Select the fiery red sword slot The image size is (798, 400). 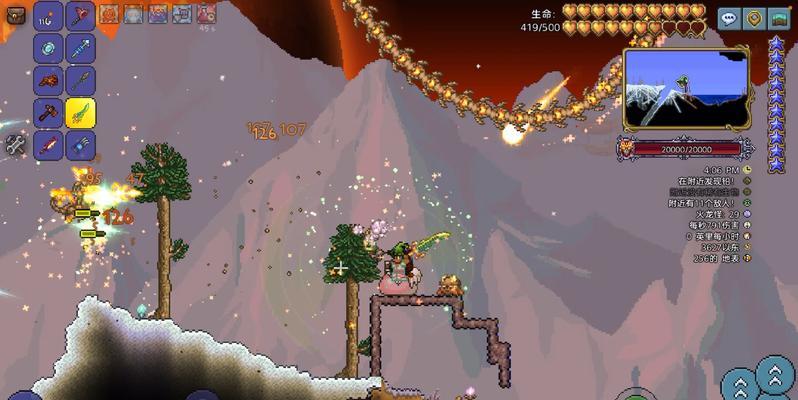point(48,145)
